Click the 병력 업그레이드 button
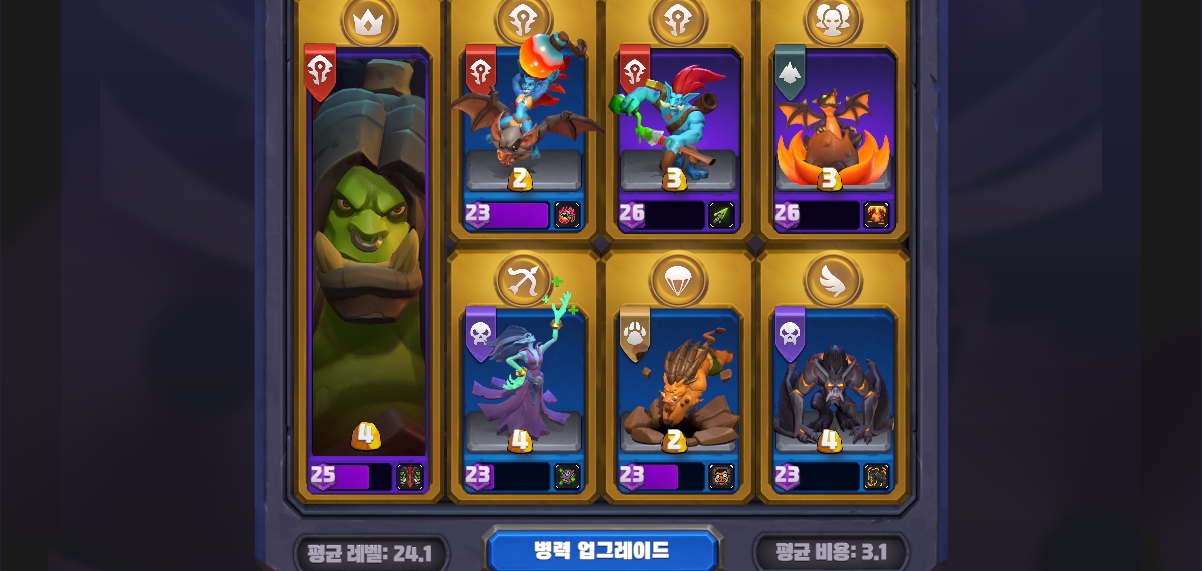This screenshot has width=1202, height=571. coord(601,551)
